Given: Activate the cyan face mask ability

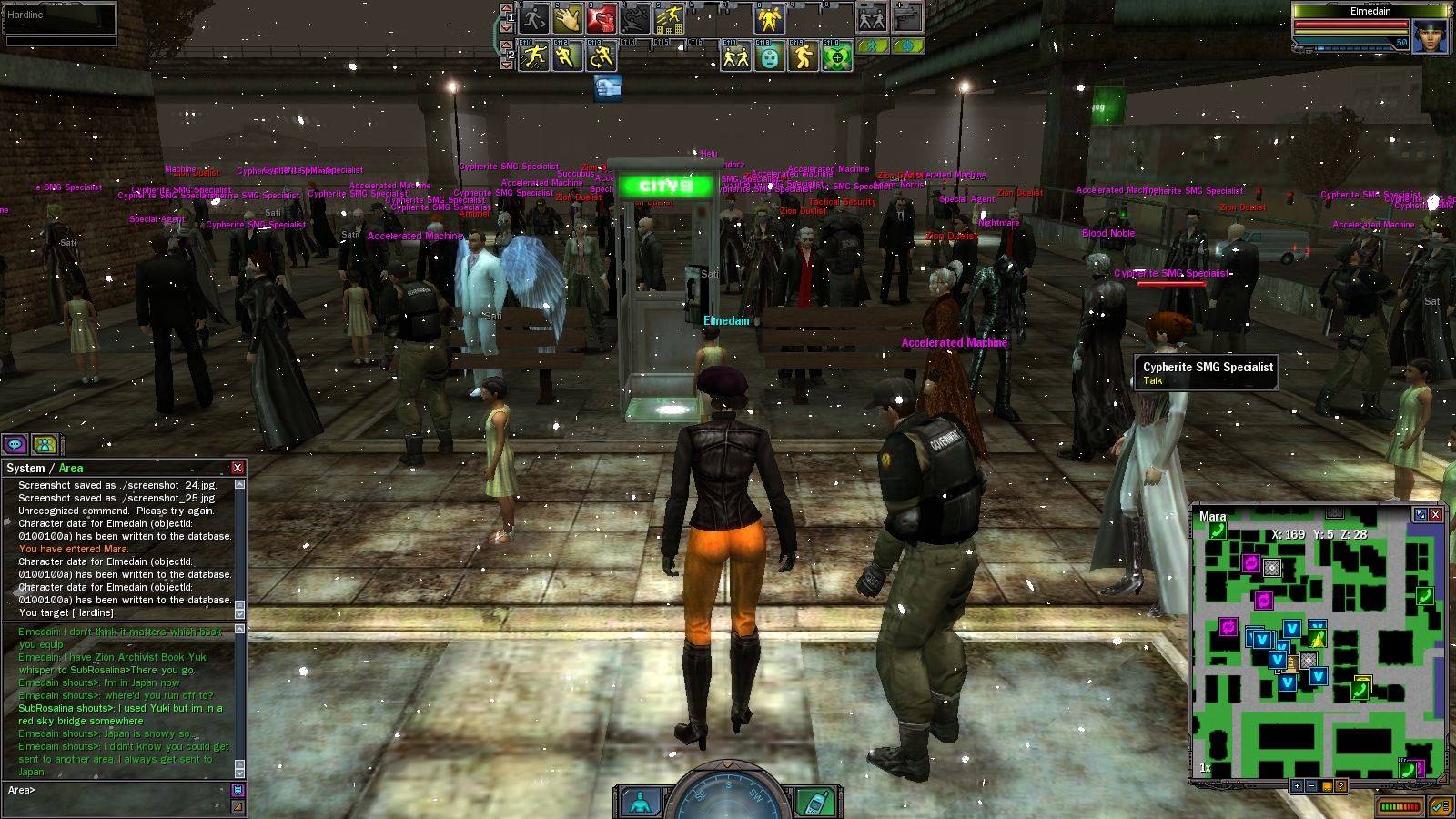Looking at the screenshot, I should pyautogui.click(x=770, y=57).
